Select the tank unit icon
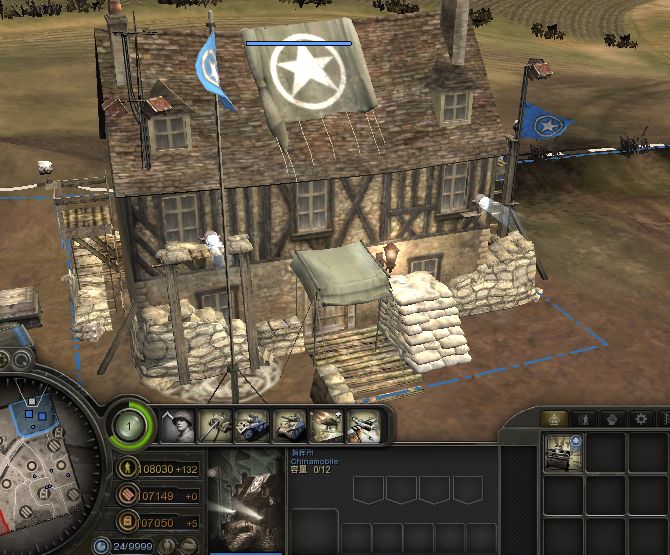 point(290,427)
